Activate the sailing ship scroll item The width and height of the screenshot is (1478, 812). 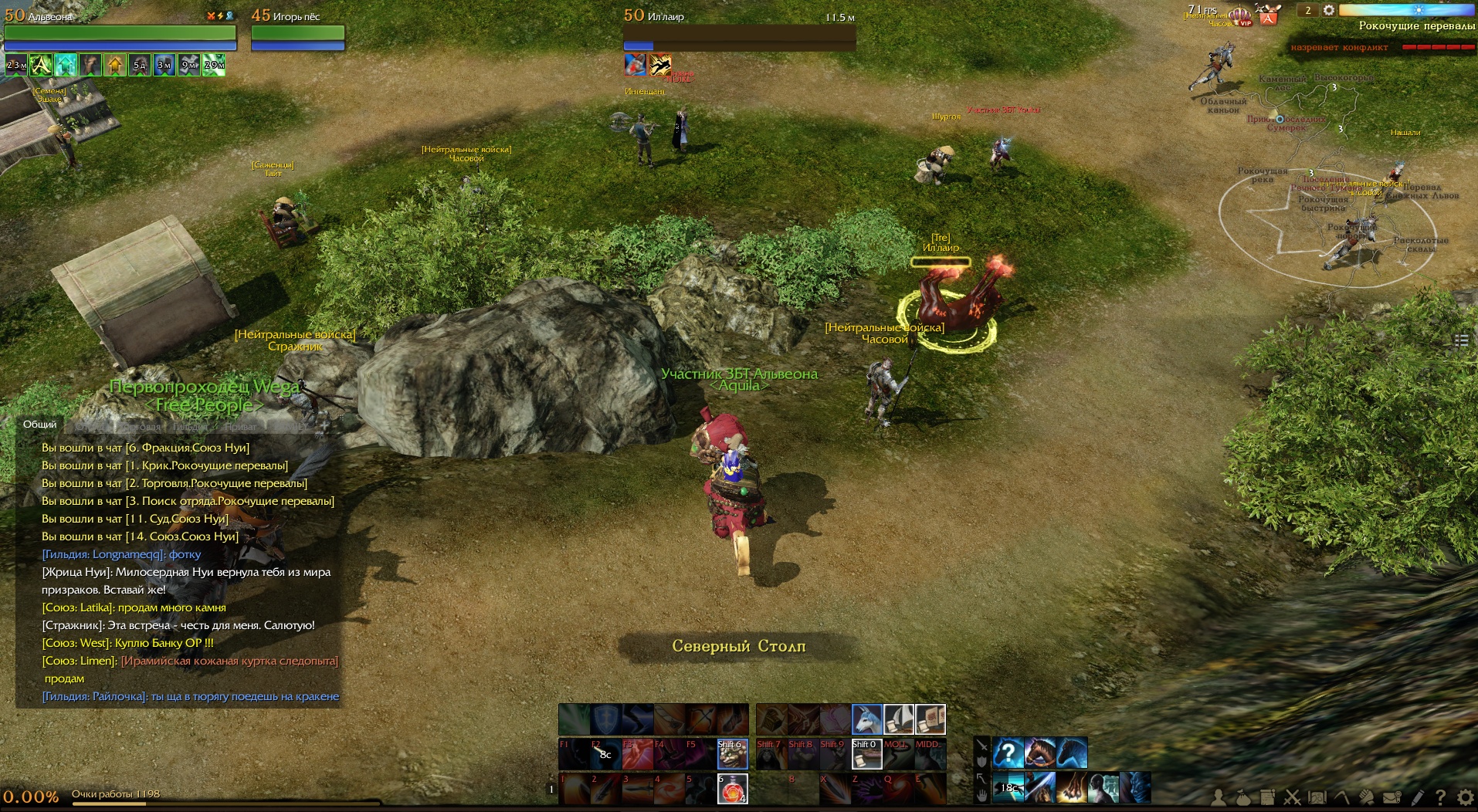[x=899, y=719]
